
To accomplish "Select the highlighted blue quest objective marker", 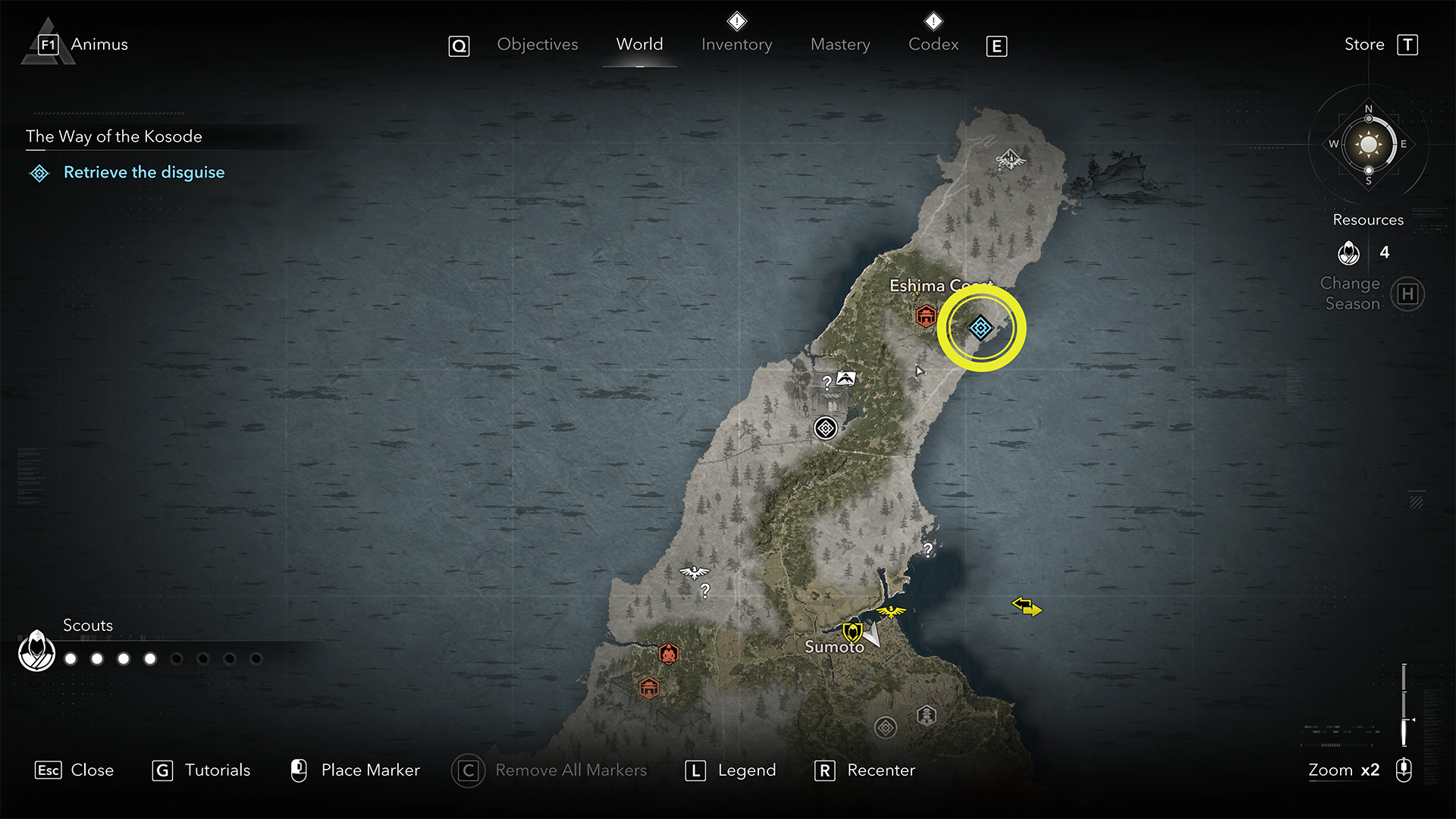I will (981, 328).
